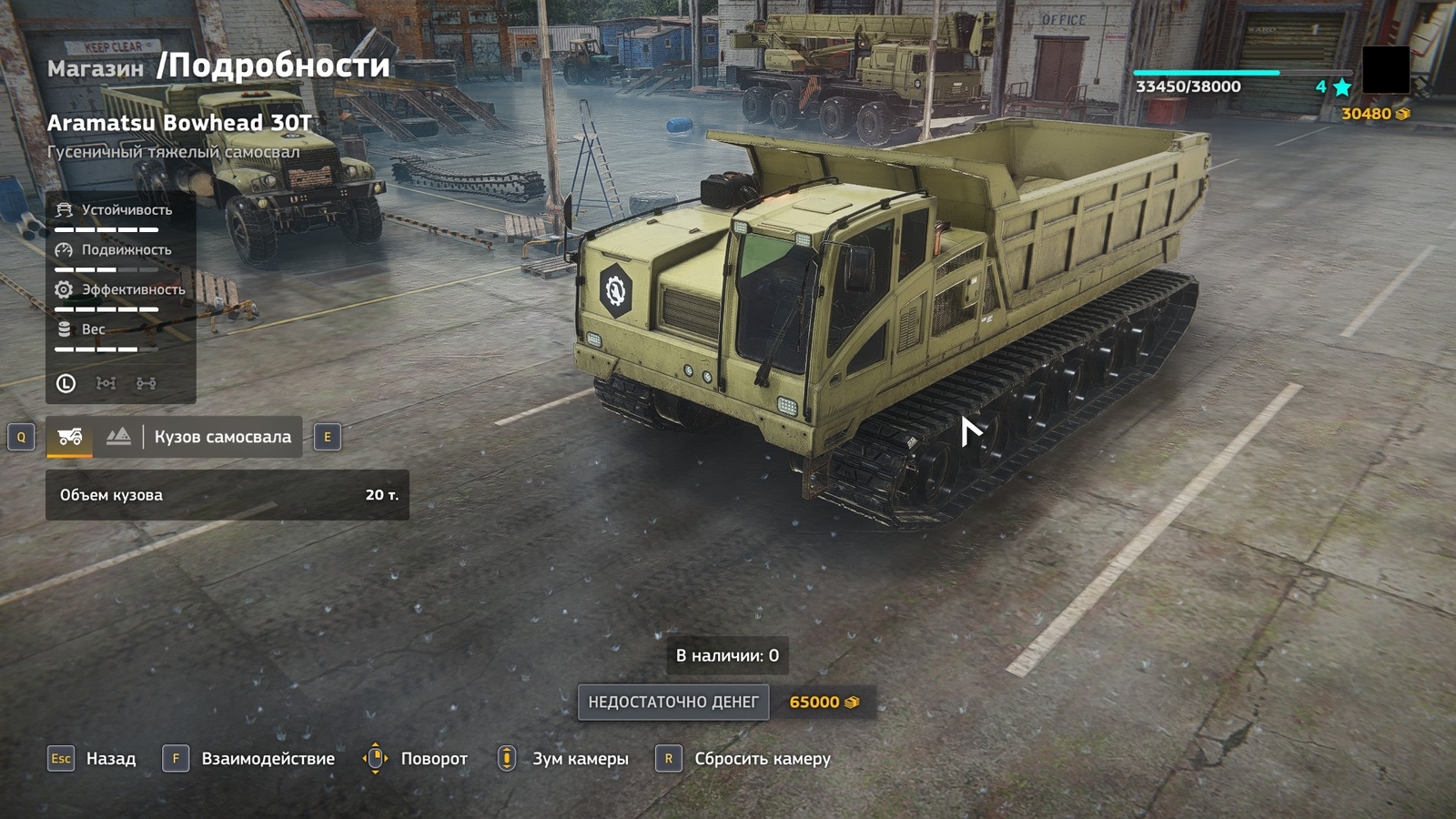Select the dump truck icon tab
Viewport: 1456px width, 819px height.
[70, 437]
